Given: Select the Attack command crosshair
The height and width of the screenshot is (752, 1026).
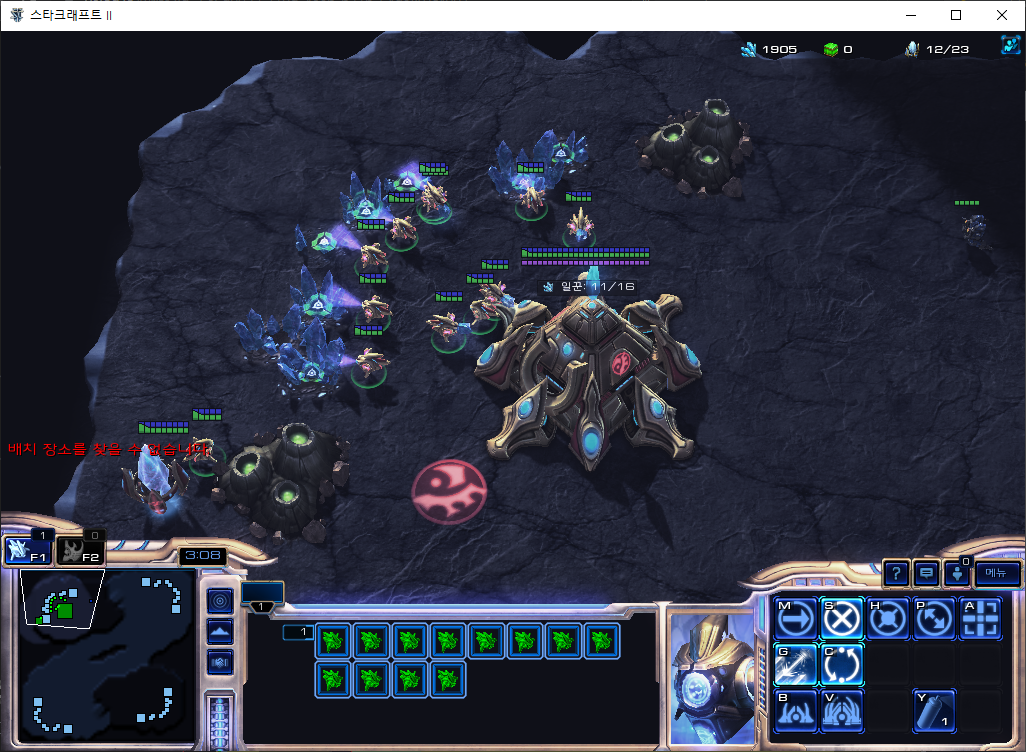Looking at the screenshot, I should click(980, 620).
